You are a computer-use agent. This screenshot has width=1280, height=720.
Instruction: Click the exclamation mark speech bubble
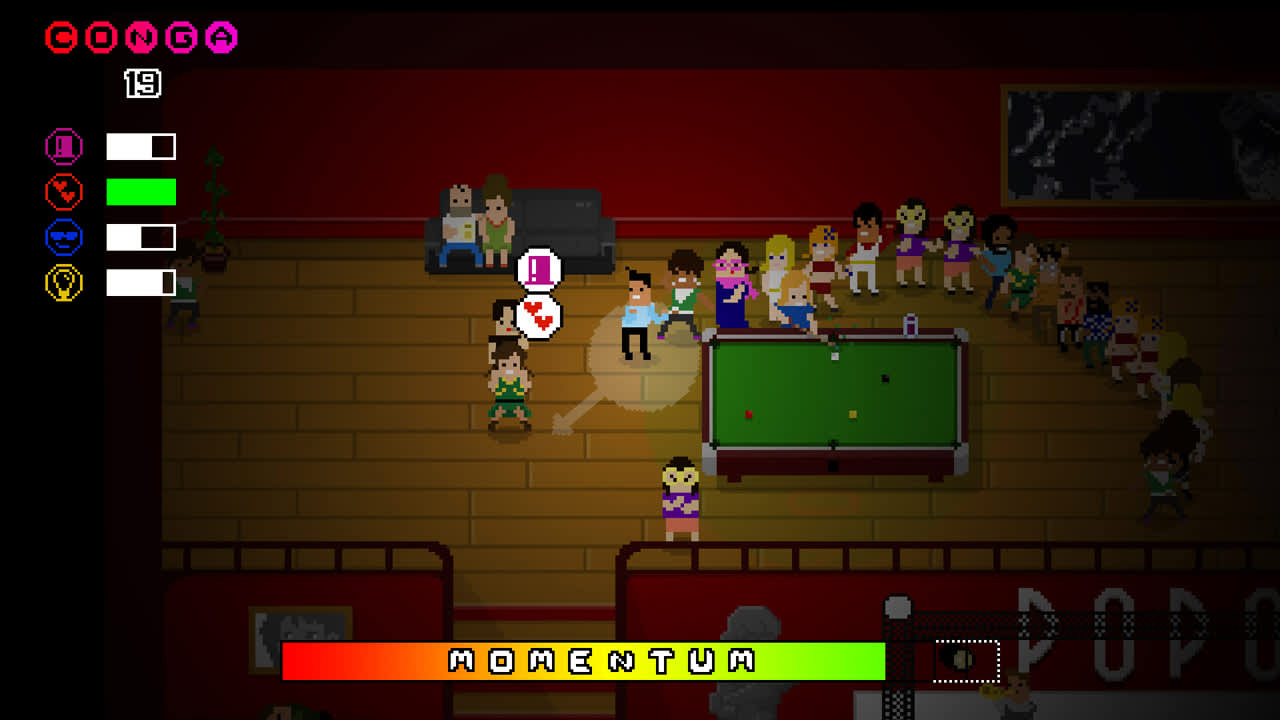pyautogui.click(x=537, y=269)
